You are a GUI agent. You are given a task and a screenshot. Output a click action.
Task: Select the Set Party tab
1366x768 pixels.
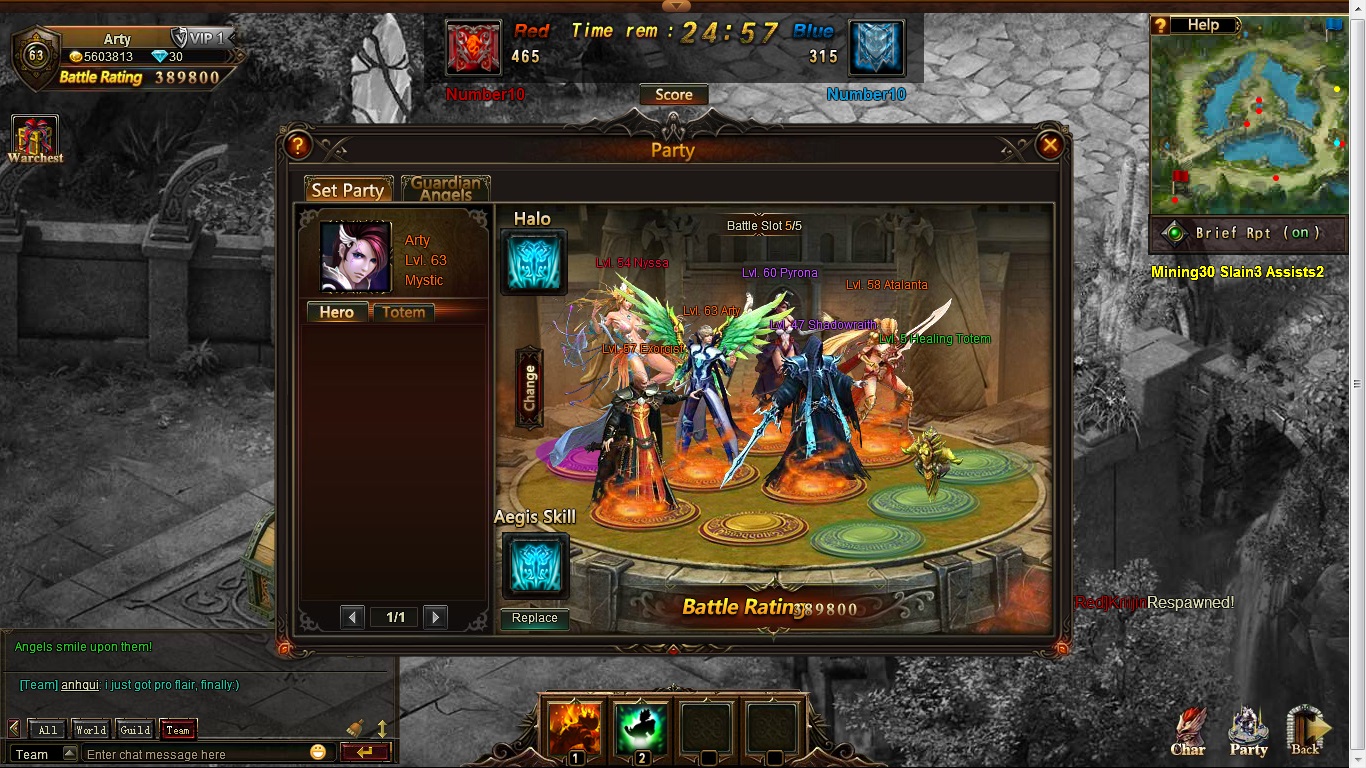348,190
